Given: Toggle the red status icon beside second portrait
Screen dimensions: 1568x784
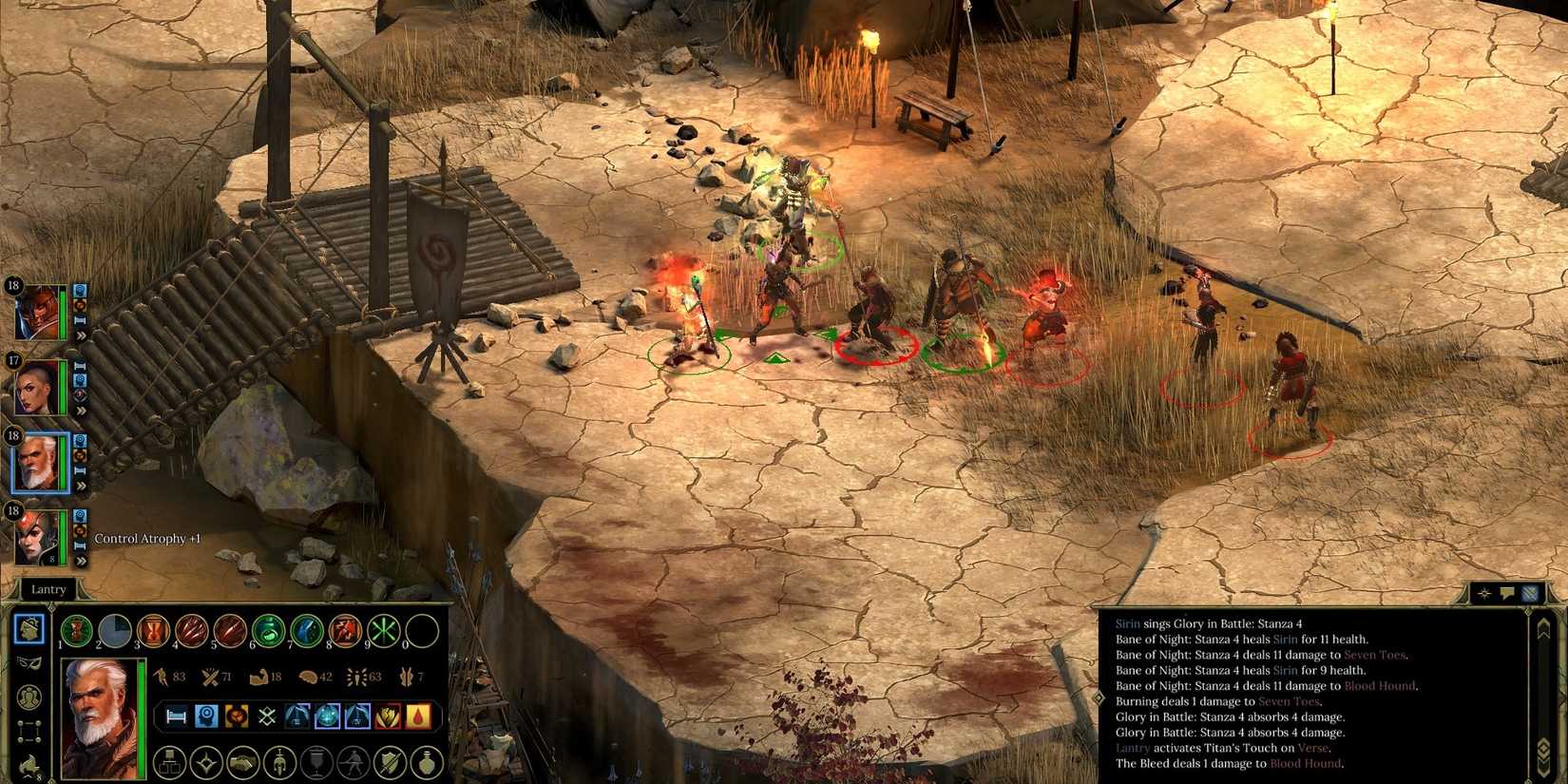Looking at the screenshot, I should click(78, 393).
